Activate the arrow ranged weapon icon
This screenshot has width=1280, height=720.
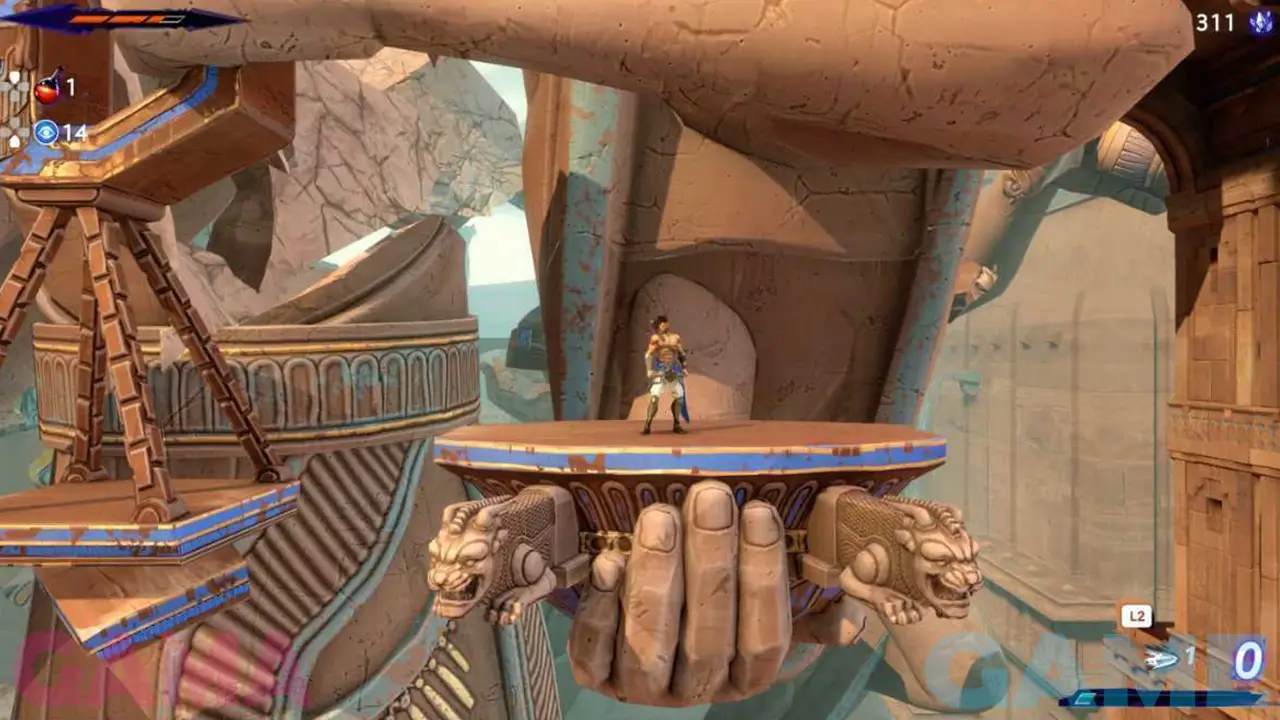tap(1162, 657)
